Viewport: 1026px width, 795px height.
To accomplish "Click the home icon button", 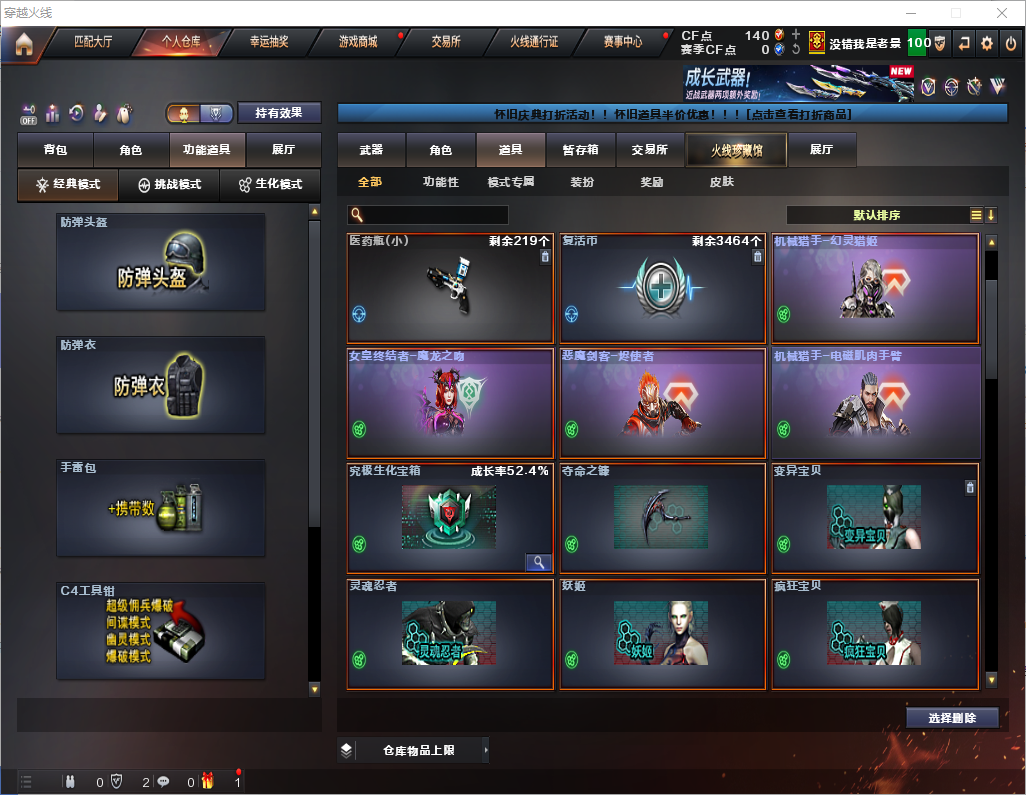I will 23,43.
